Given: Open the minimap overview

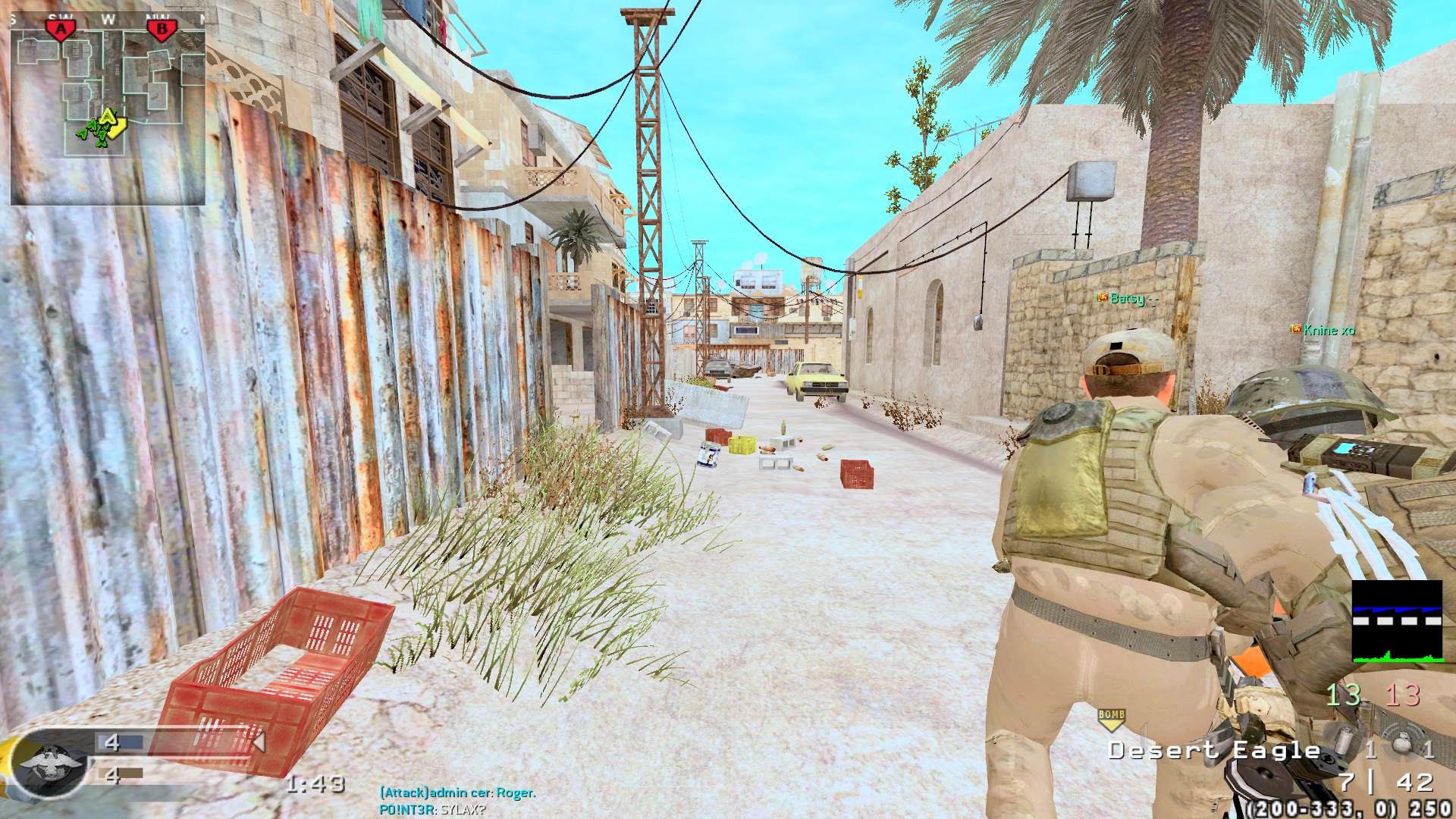Looking at the screenshot, I should (108, 110).
